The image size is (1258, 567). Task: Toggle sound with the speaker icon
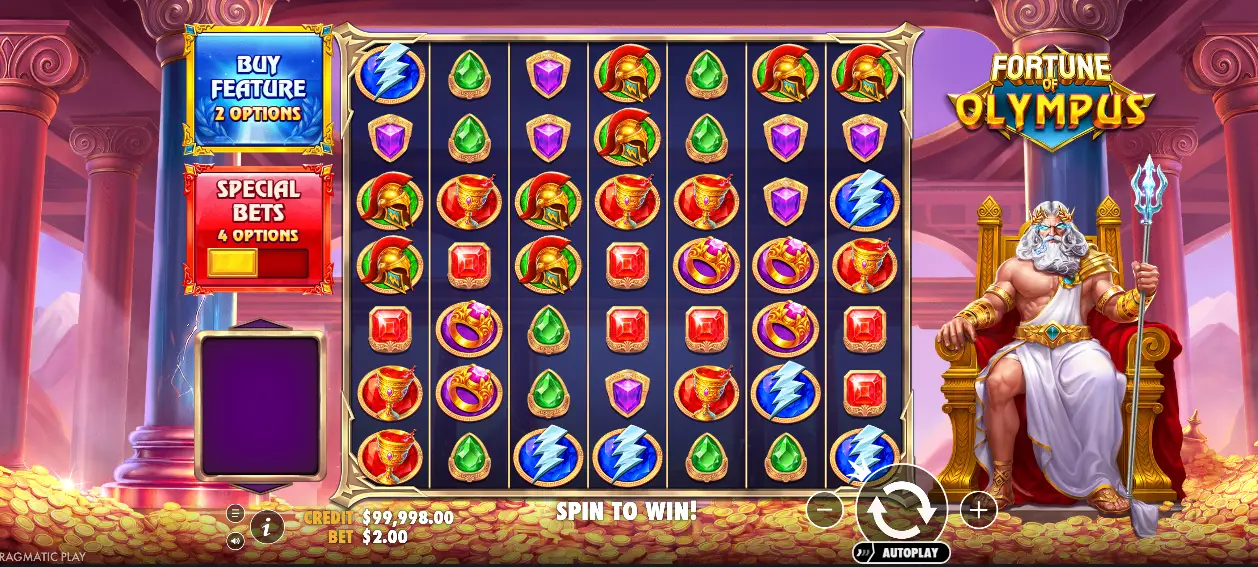(235, 541)
